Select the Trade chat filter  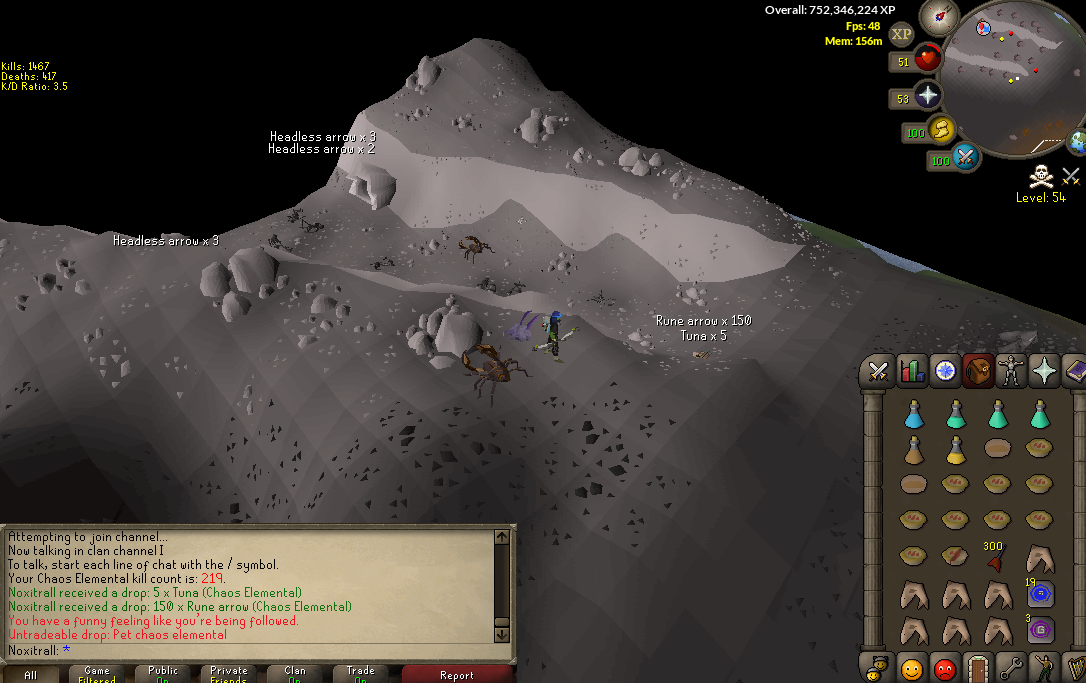(361, 674)
